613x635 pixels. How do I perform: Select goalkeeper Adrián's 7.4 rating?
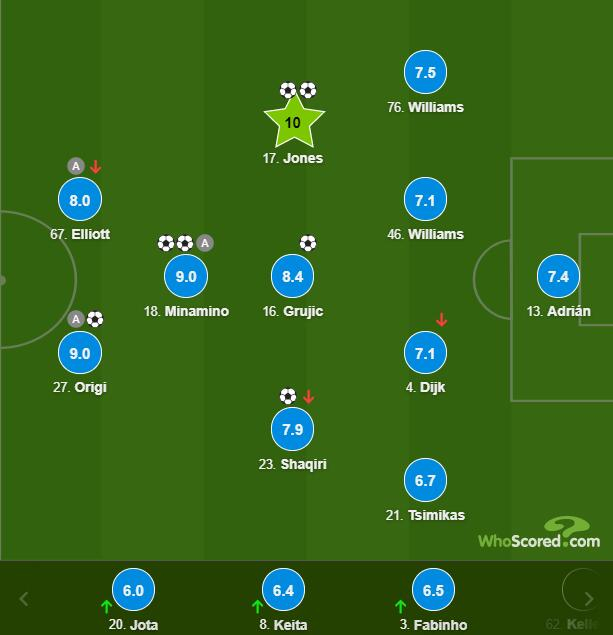point(558,276)
